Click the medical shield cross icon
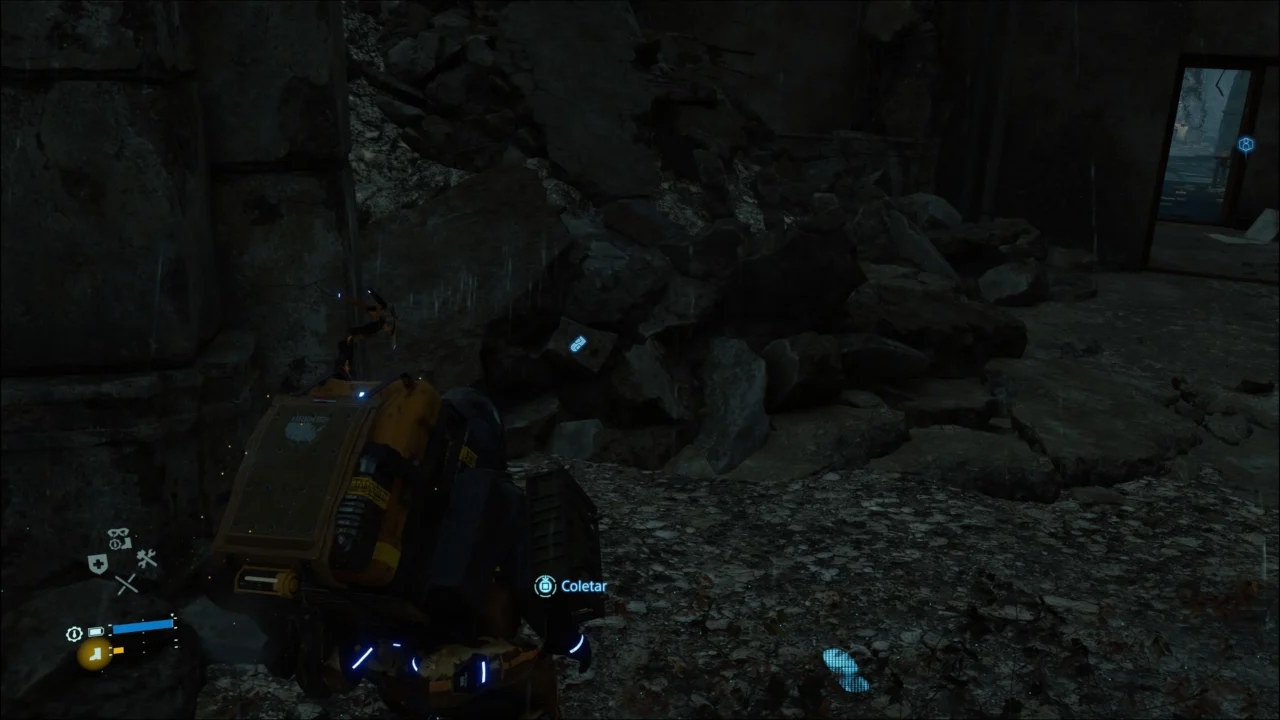 [97, 562]
